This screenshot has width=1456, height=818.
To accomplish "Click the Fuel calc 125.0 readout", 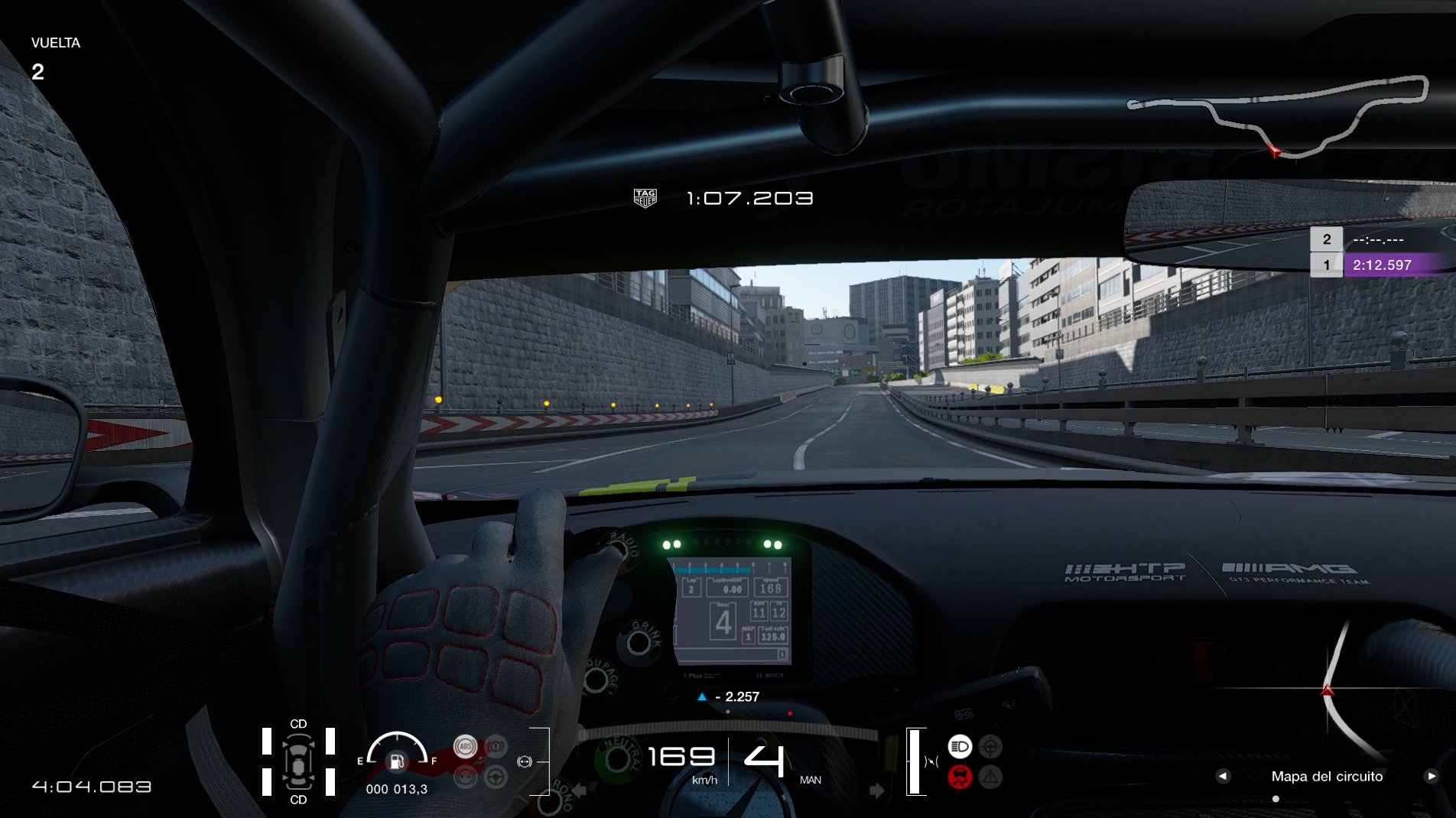I will coord(773,635).
